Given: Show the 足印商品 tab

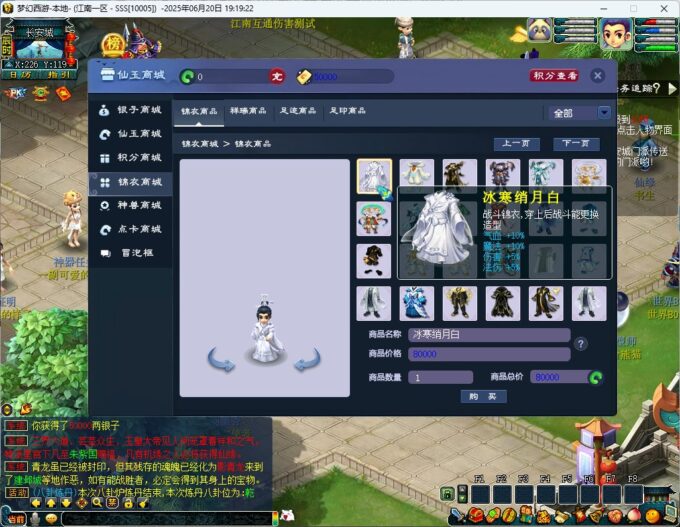Looking at the screenshot, I should coord(349,111).
